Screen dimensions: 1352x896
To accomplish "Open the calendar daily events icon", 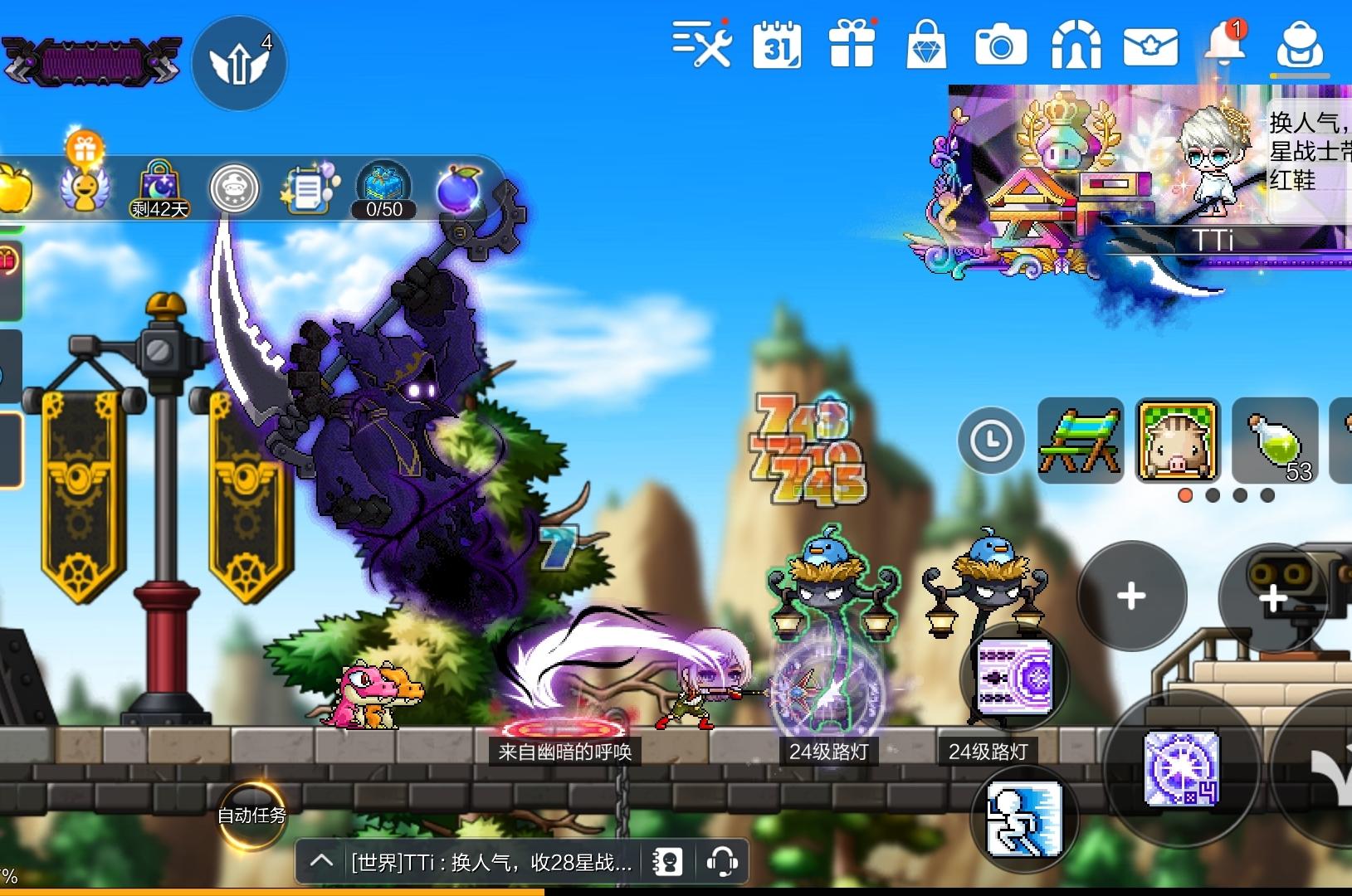I will 778,46.
